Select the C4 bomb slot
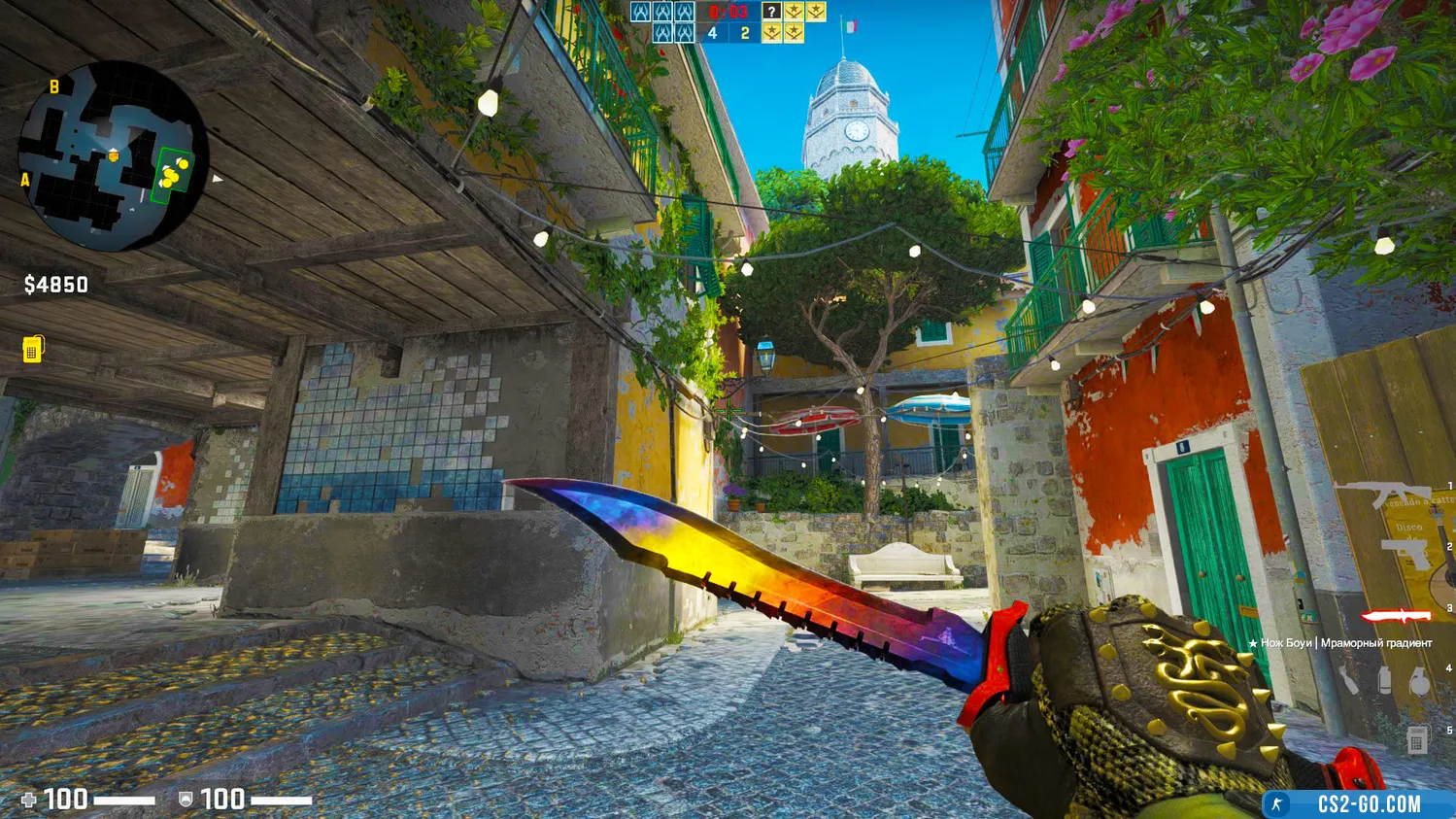 1416,739
